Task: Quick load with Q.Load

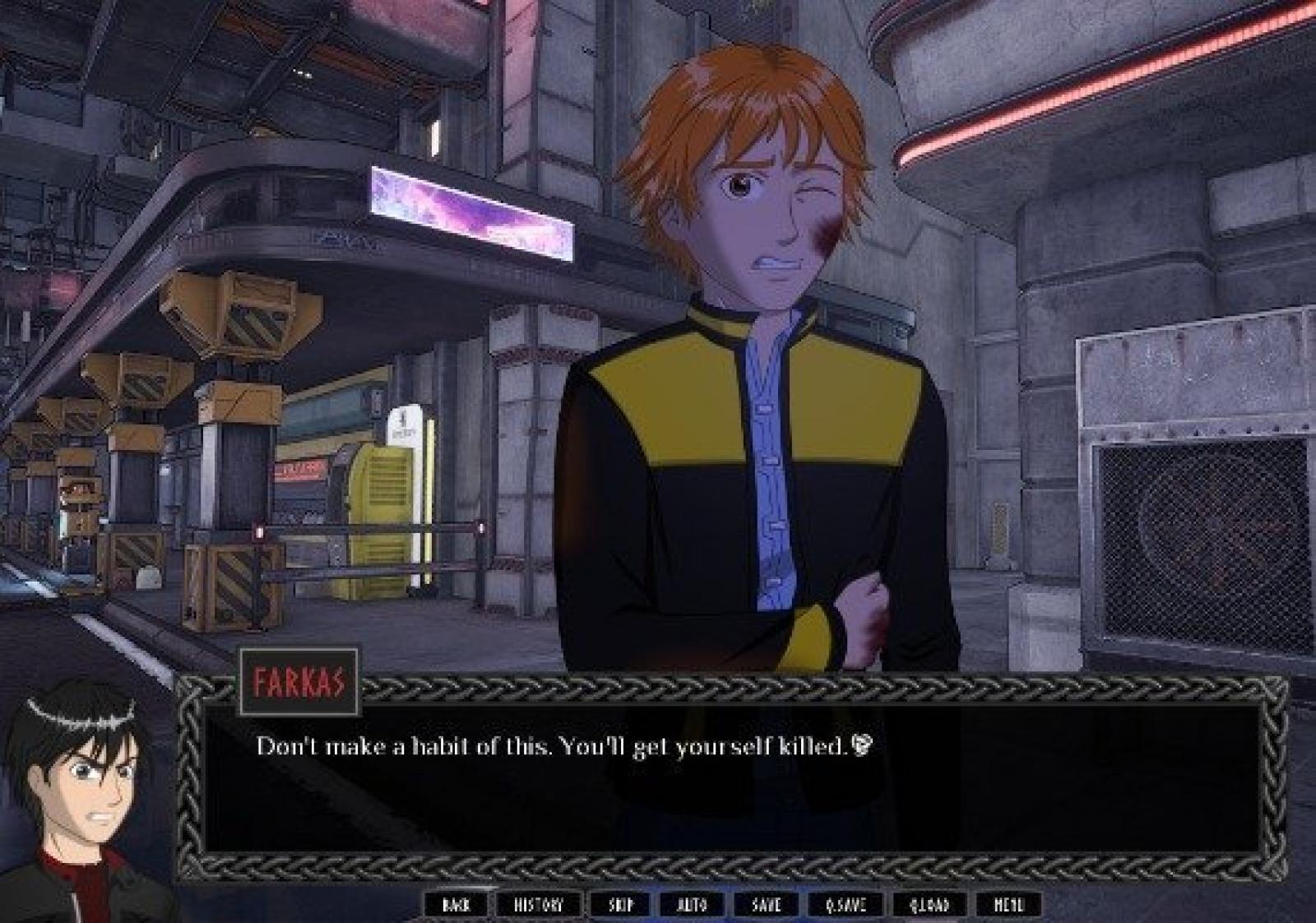Action: click(929, 905)
